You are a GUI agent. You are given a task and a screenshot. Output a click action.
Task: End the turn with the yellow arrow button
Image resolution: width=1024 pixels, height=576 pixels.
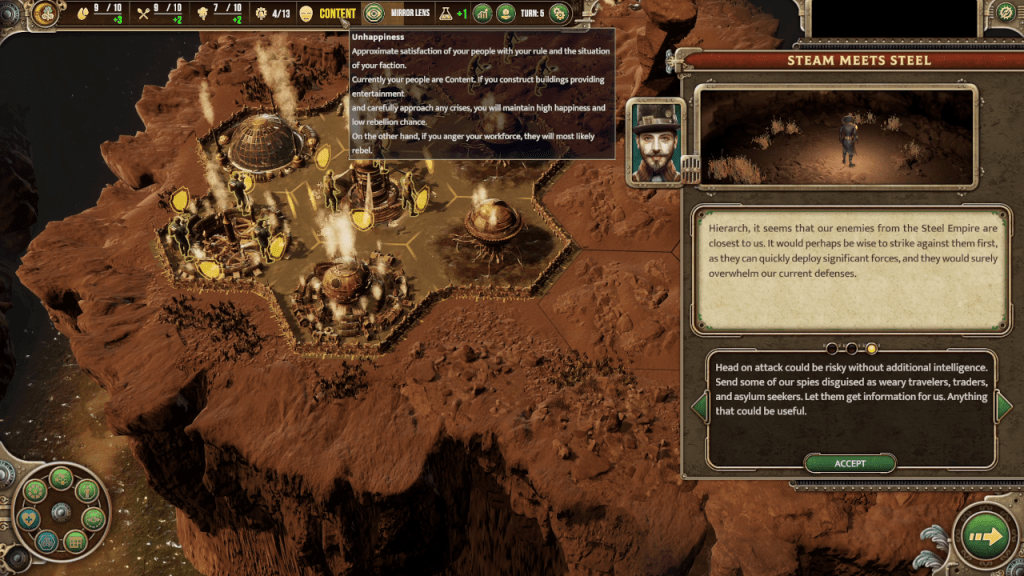click(x=986, y=537)
